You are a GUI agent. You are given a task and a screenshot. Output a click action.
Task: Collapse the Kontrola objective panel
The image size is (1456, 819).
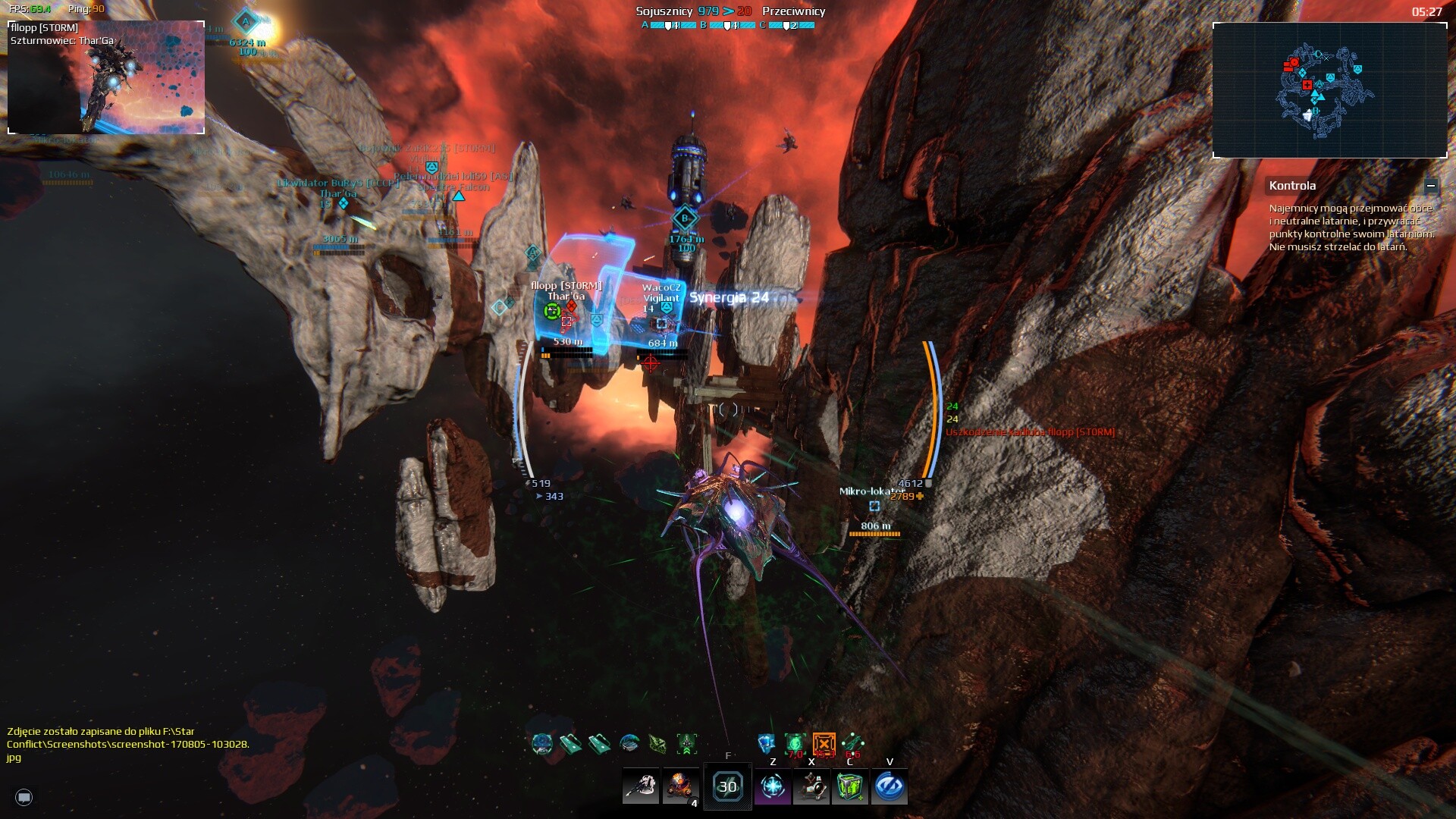tap(1430, 186)
